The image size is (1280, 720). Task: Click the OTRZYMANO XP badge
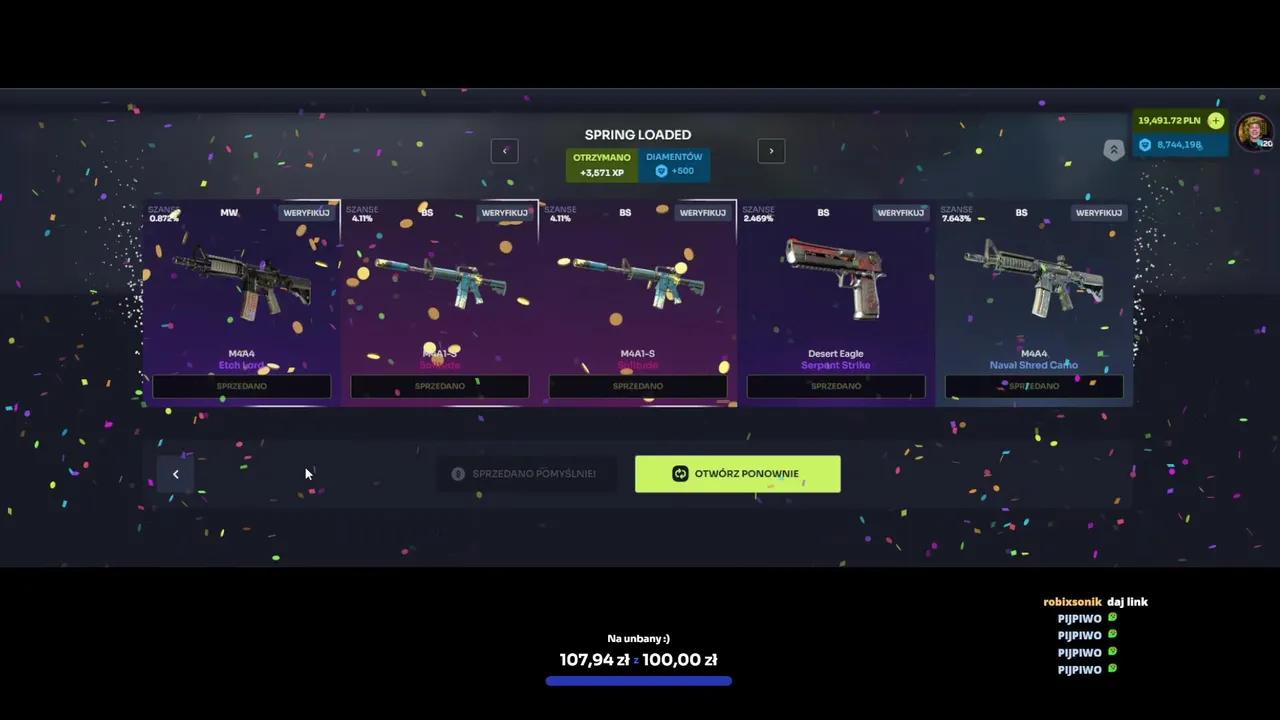click(x=601, y=164)
